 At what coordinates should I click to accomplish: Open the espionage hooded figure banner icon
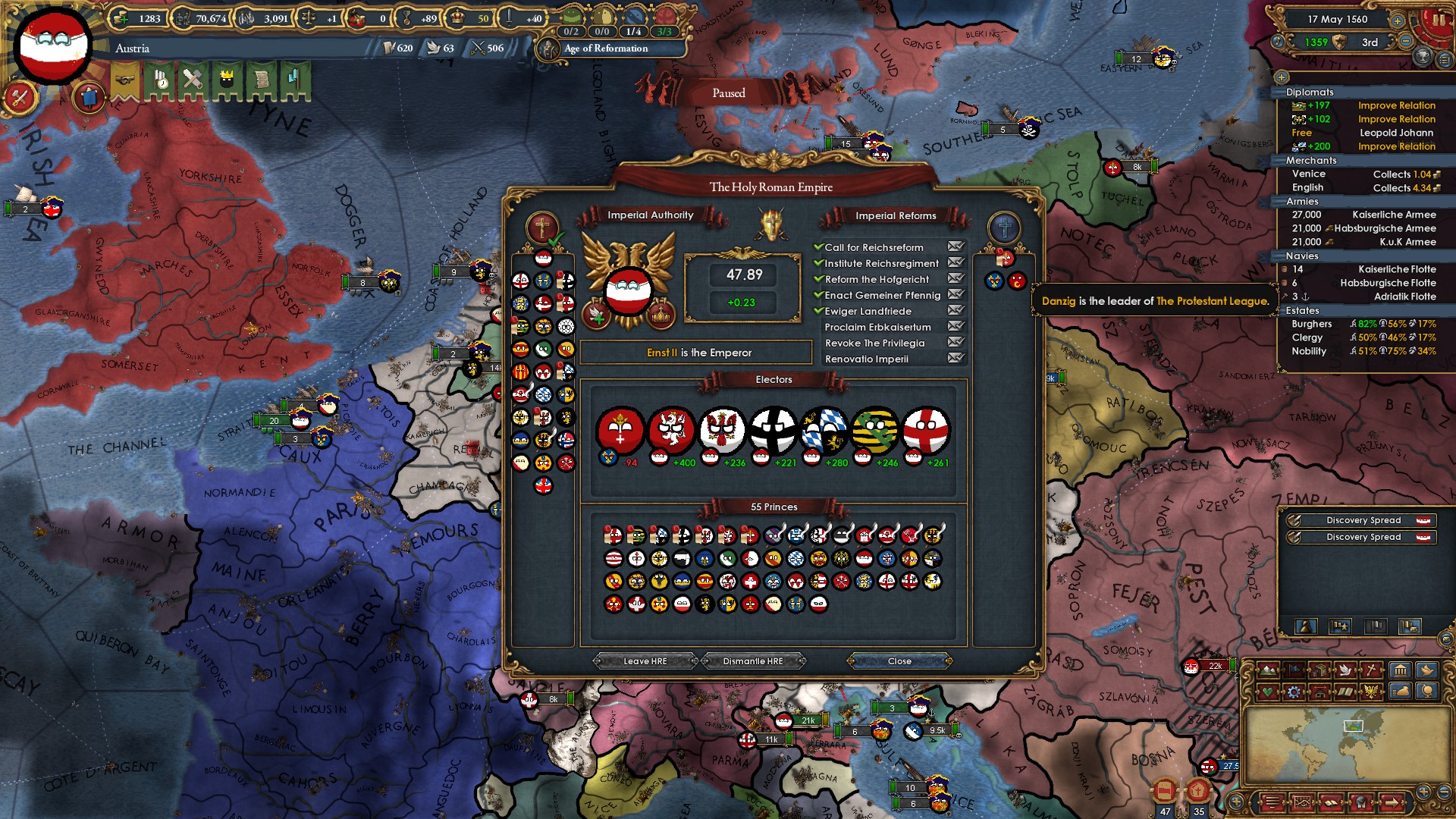227,79
